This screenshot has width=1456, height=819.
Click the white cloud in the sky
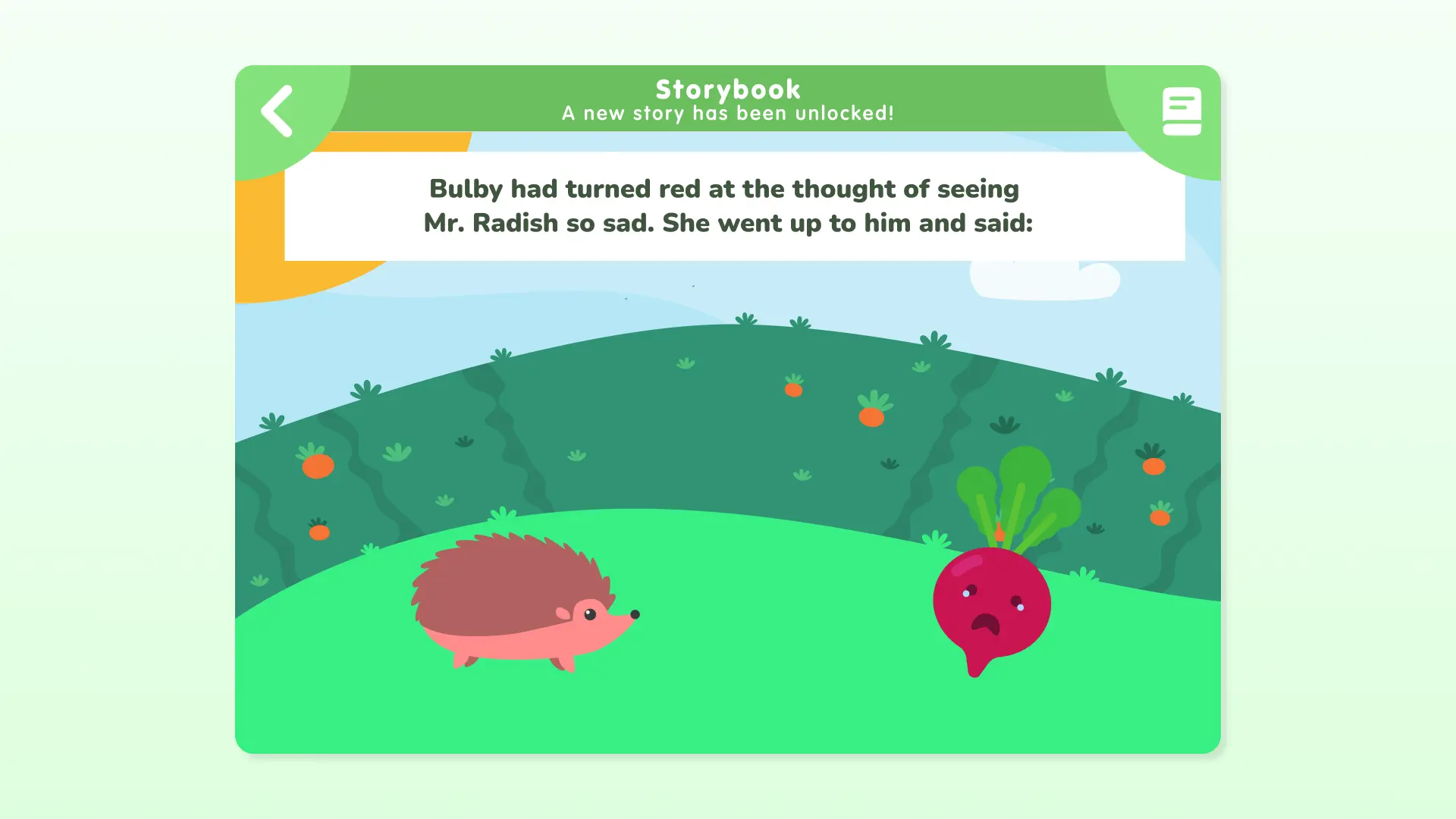1046,281
